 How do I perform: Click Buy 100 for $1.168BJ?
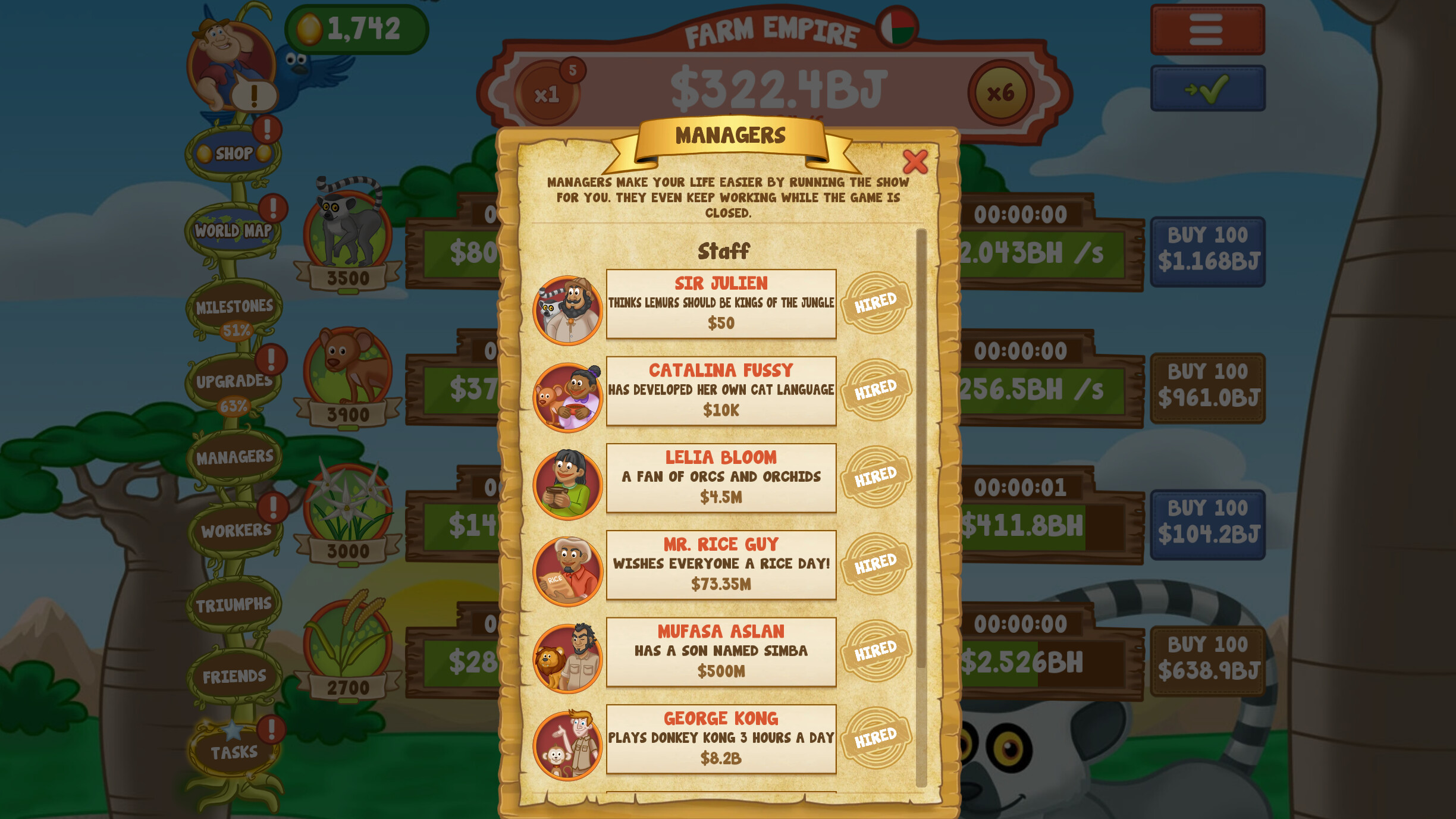point(1207,250)
